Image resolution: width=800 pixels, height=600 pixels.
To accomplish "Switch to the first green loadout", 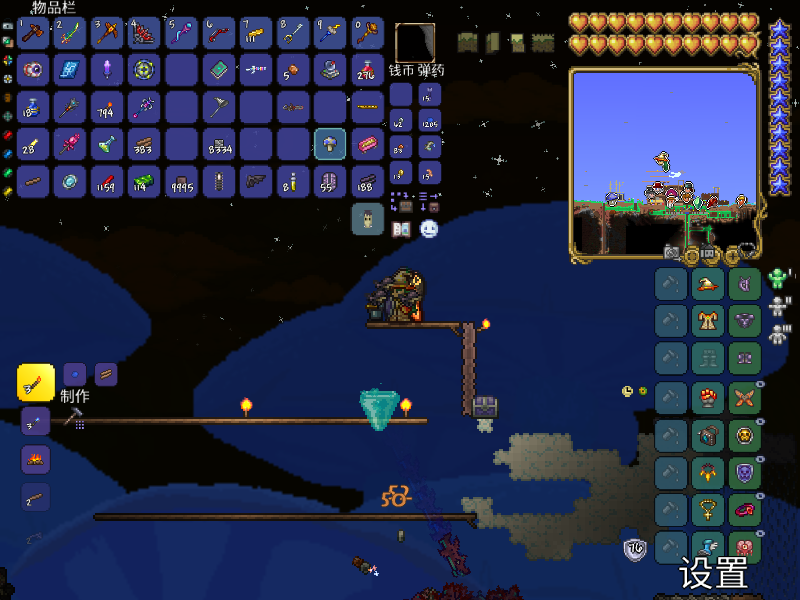I will [x=778, y=279].
